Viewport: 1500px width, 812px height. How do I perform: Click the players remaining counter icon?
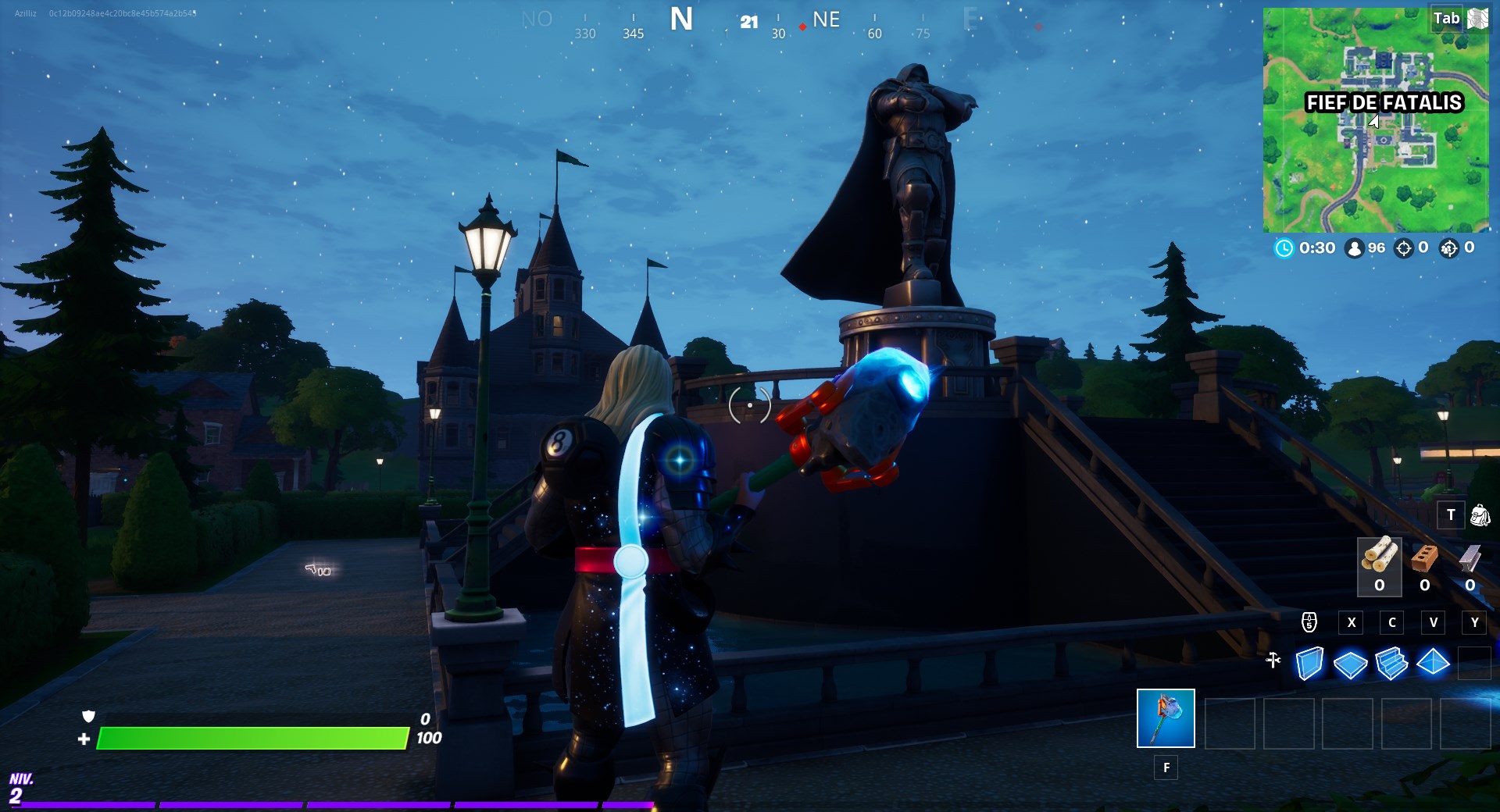point(1355,249)
